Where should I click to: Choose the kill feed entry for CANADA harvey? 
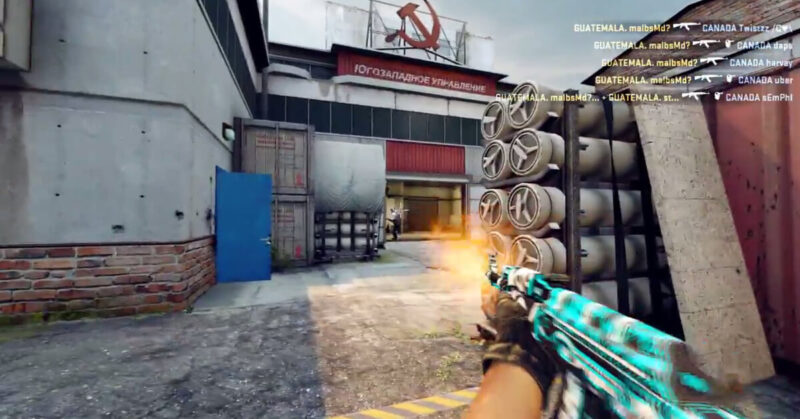[x=696, y=62]
